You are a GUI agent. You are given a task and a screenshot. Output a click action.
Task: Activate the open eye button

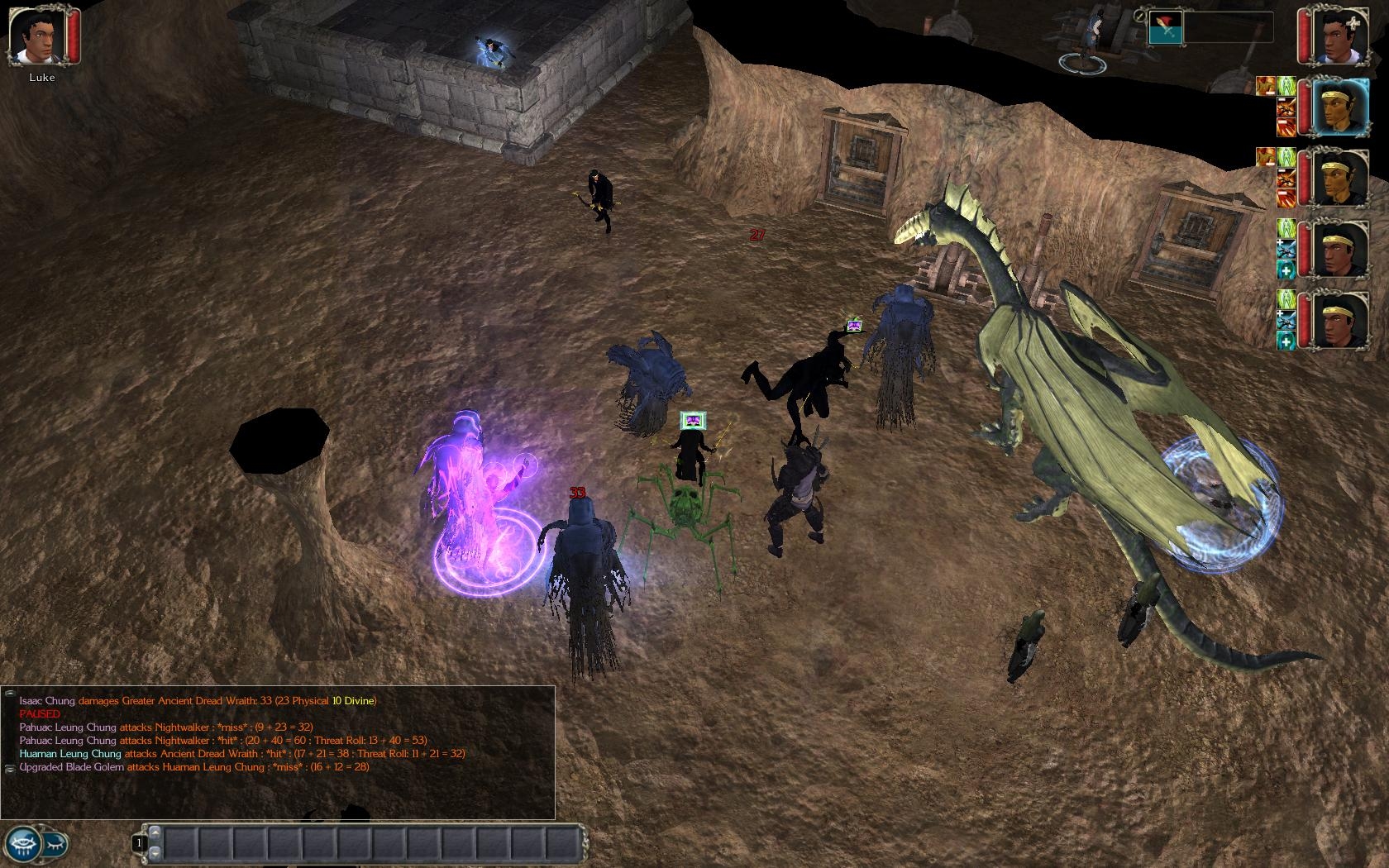point(22,844)
